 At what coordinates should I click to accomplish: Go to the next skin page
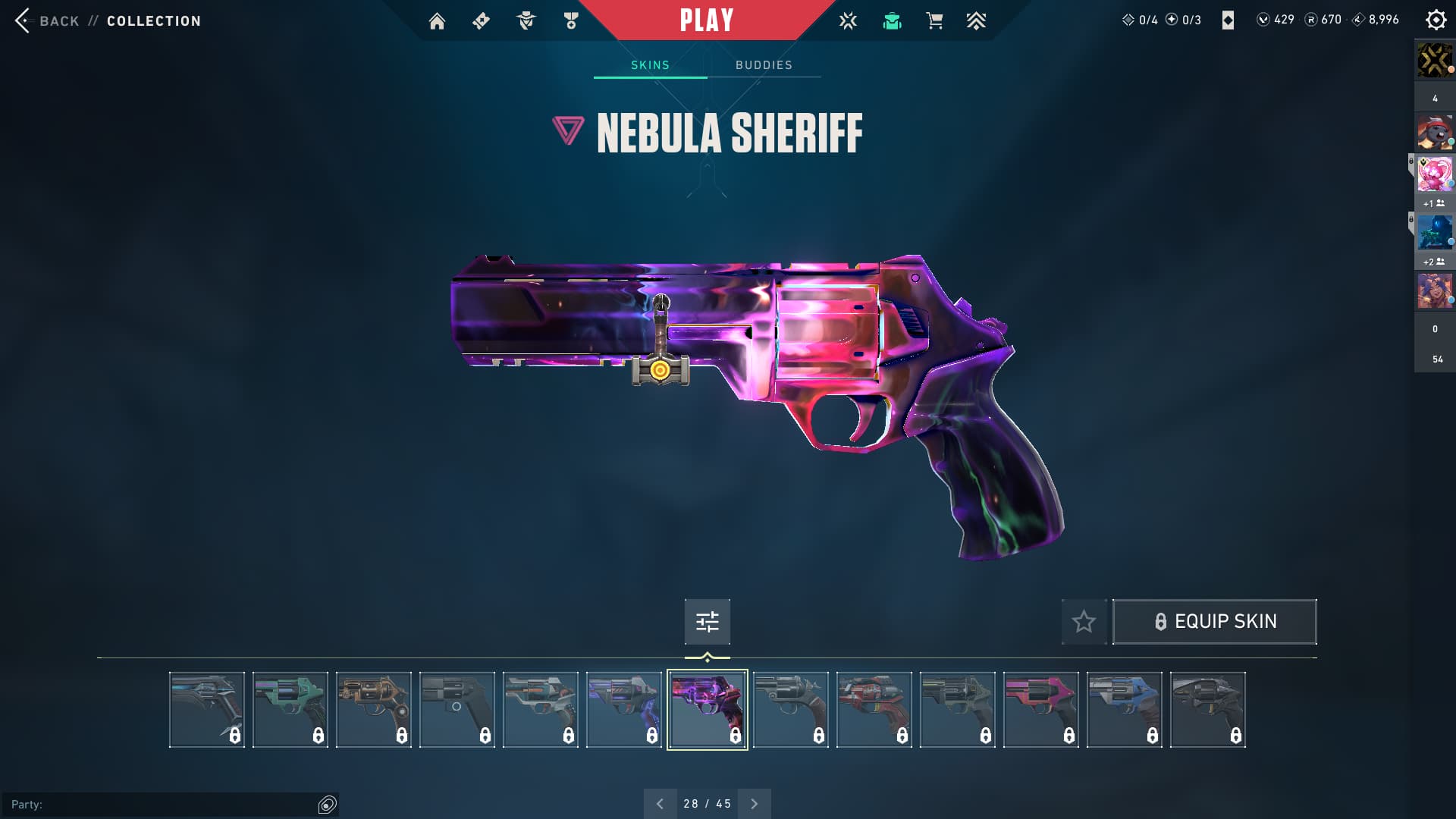(x=754, y=804)
